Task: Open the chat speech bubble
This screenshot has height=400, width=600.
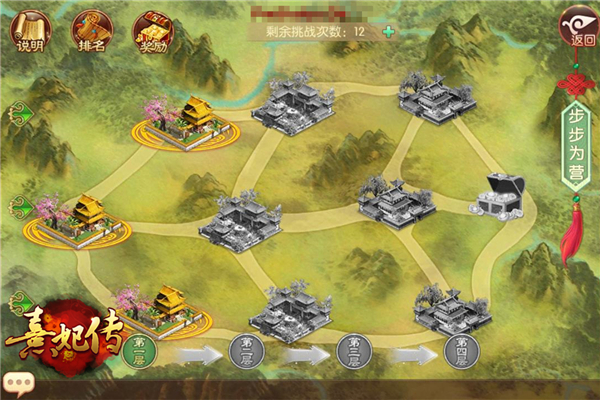Action: coord(17,383)
